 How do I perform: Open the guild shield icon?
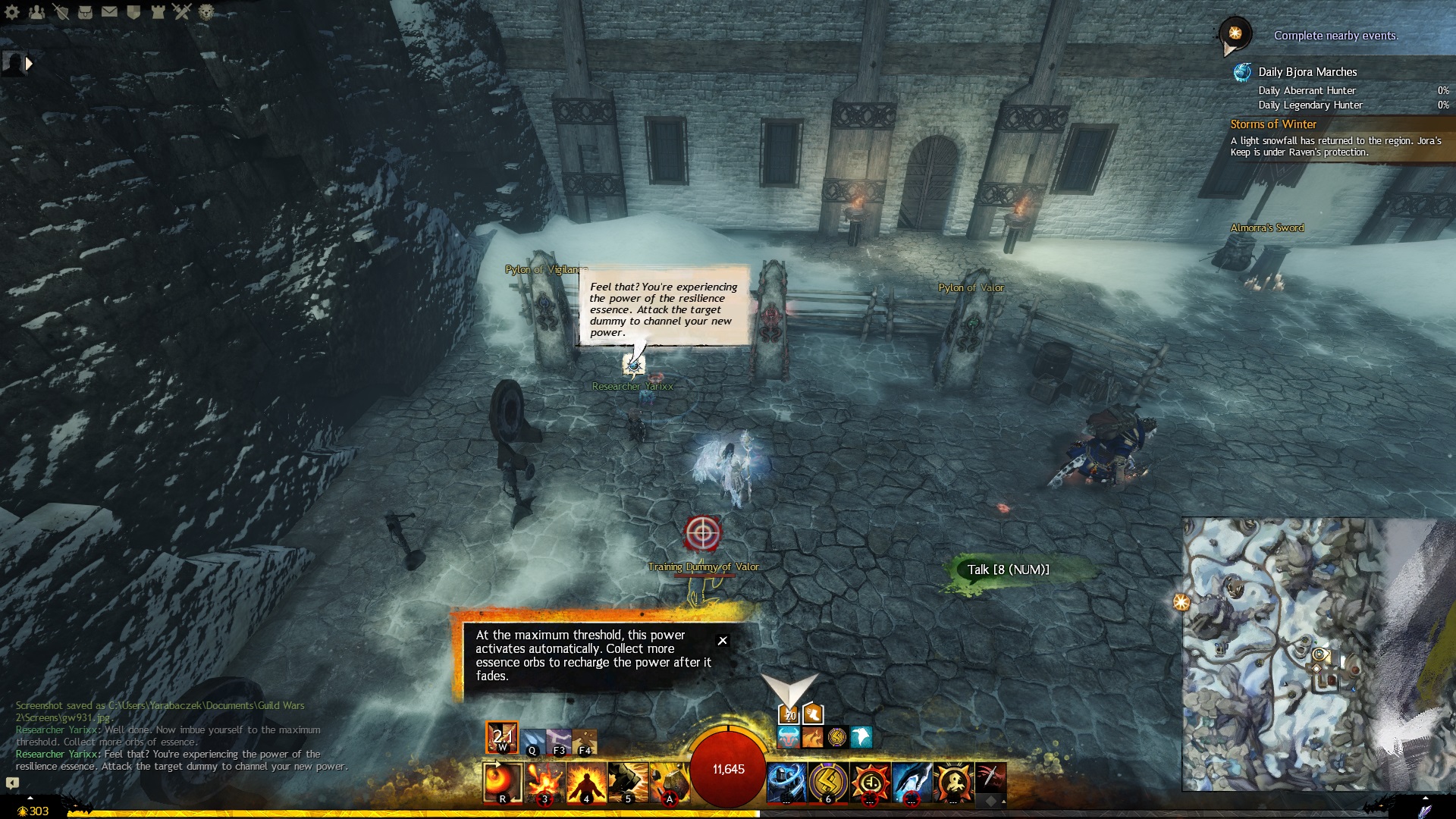coord(133,11)
